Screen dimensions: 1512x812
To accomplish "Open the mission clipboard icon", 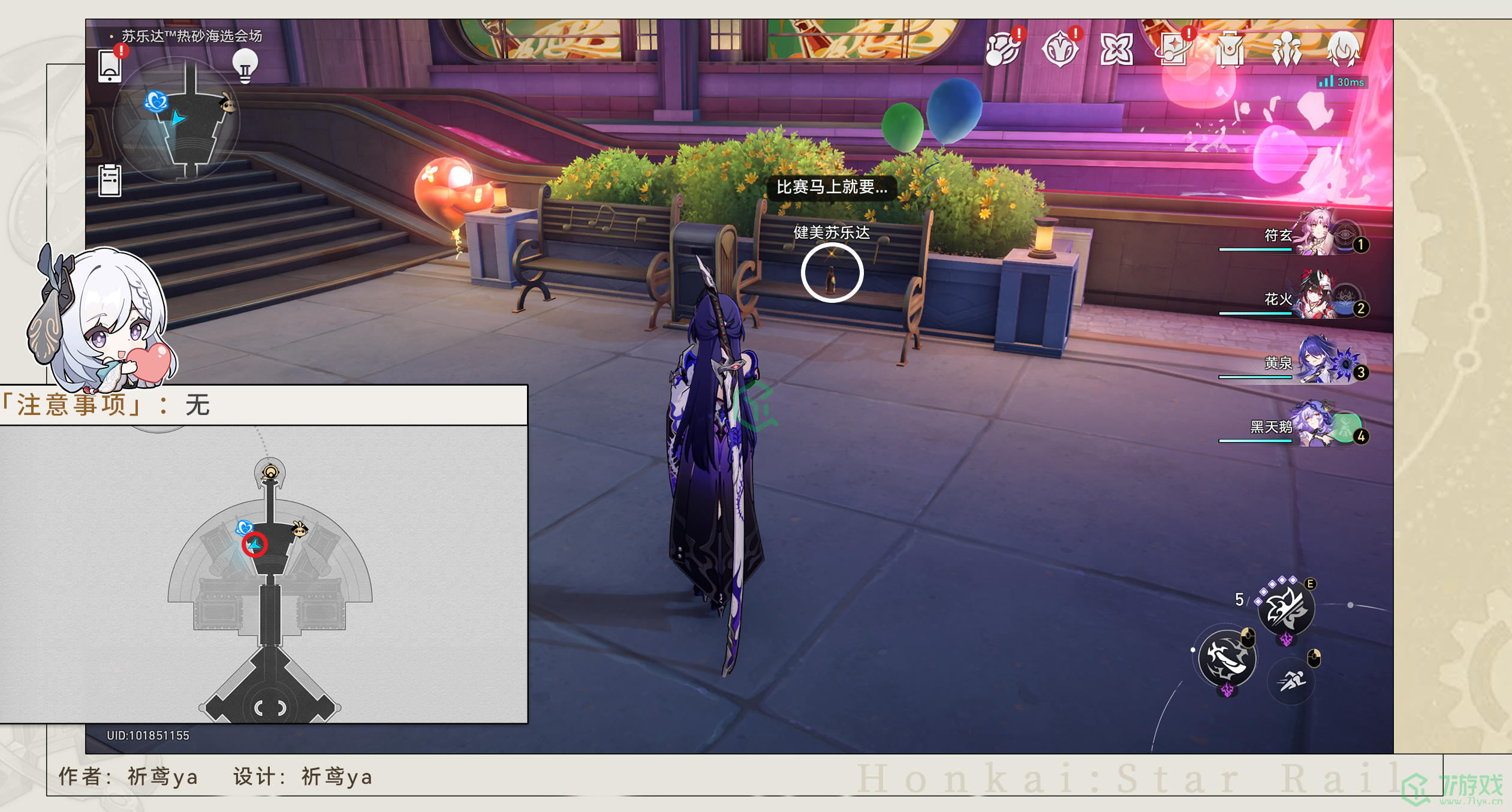I will pyautogui.click(x=110, y=180).
